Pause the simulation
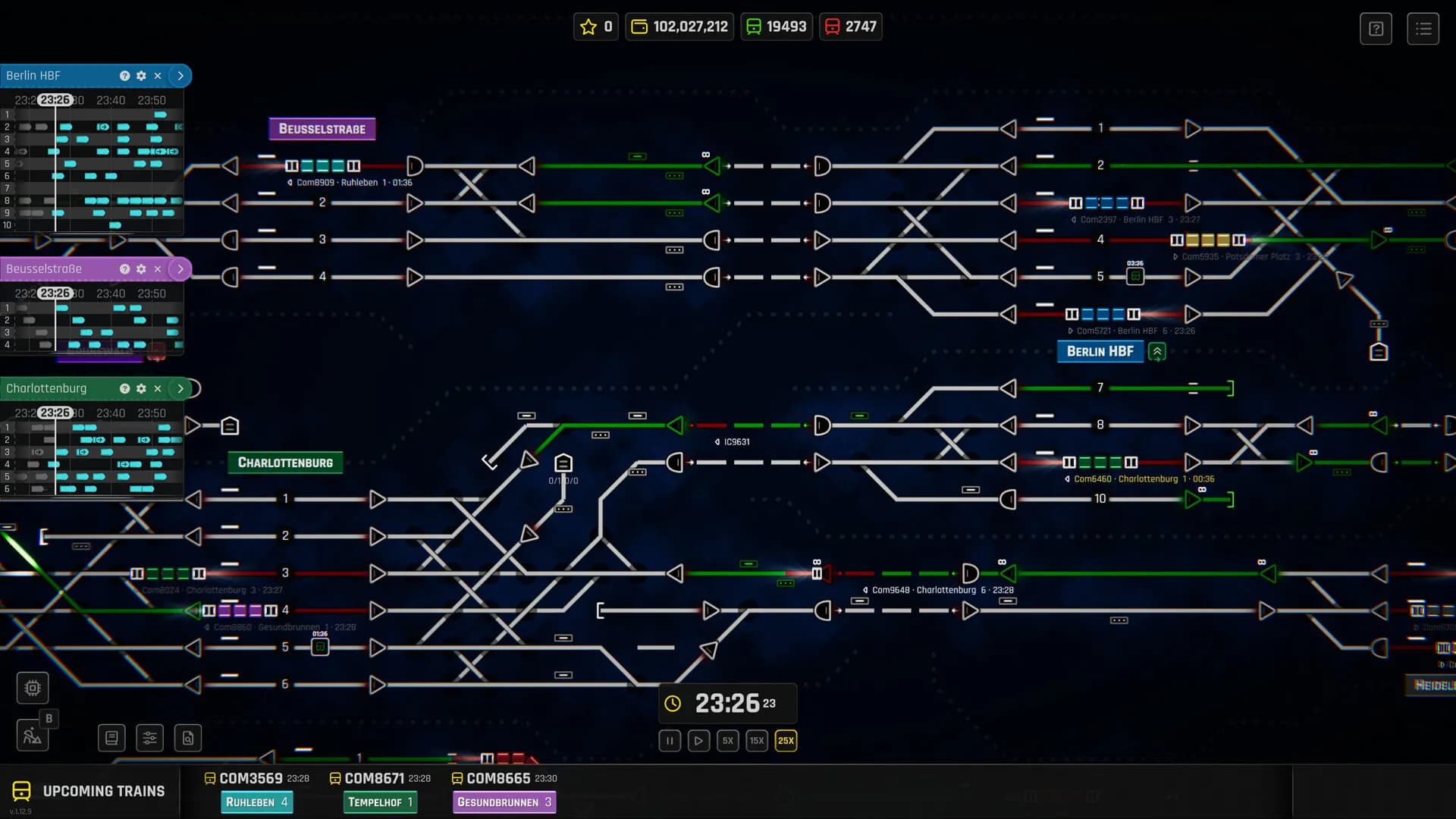 tap(669, 741)
